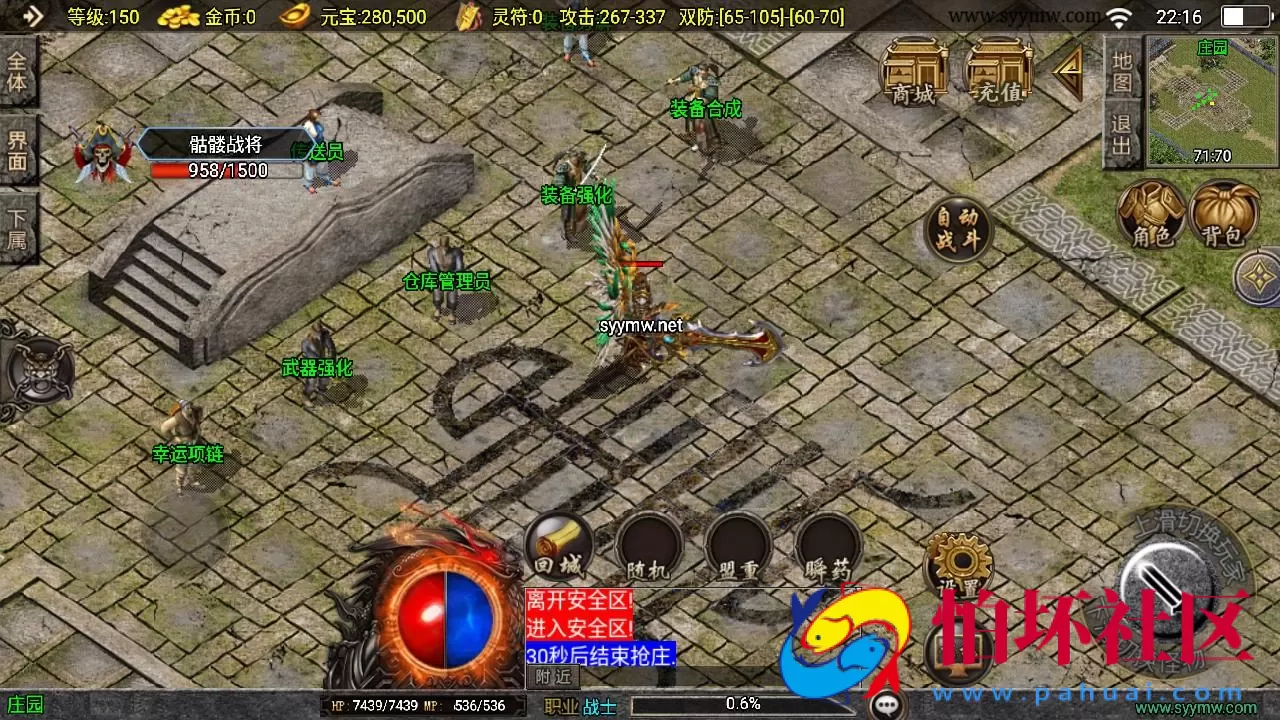
Task: Open the 设置 settings gear icon
Action: tap(958, 563)
